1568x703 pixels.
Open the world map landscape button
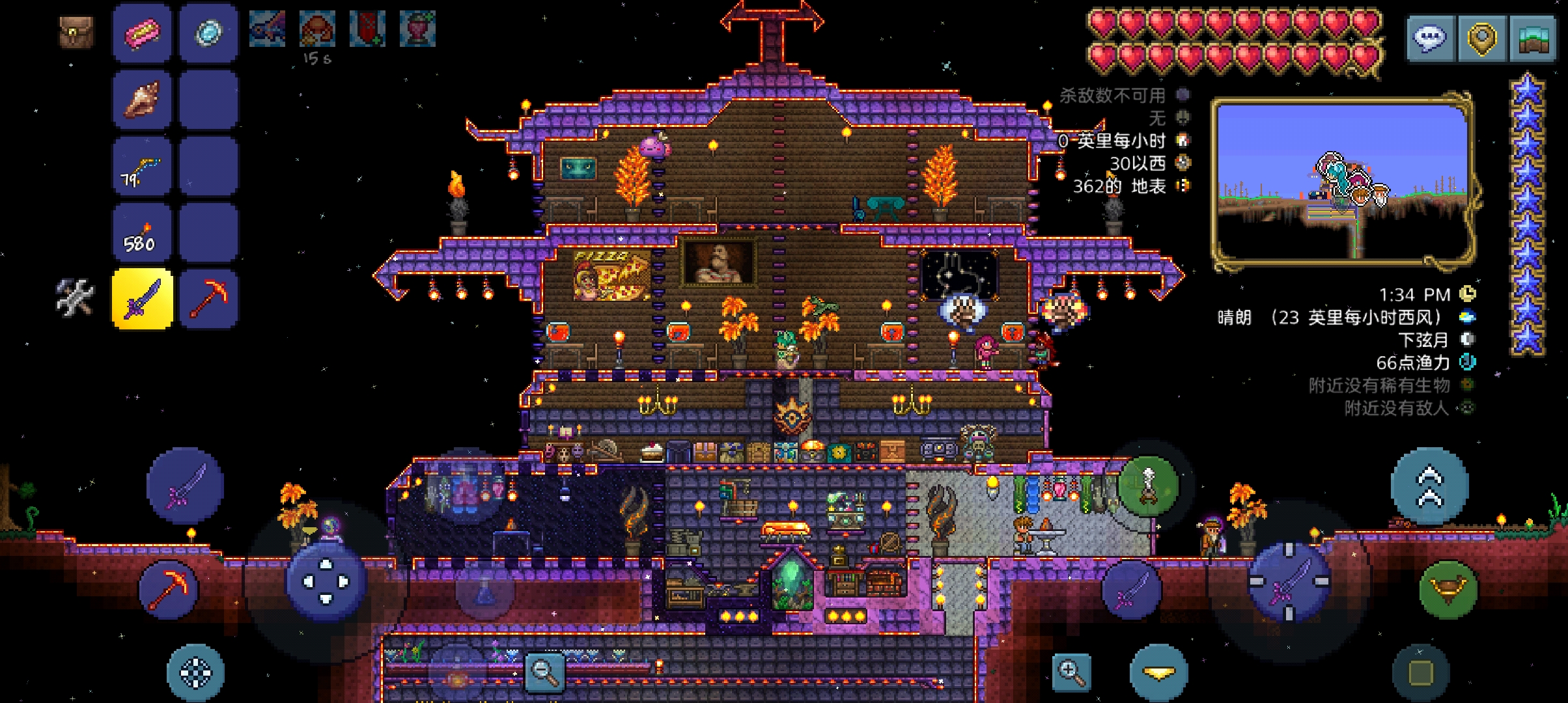coord(1532,39)
